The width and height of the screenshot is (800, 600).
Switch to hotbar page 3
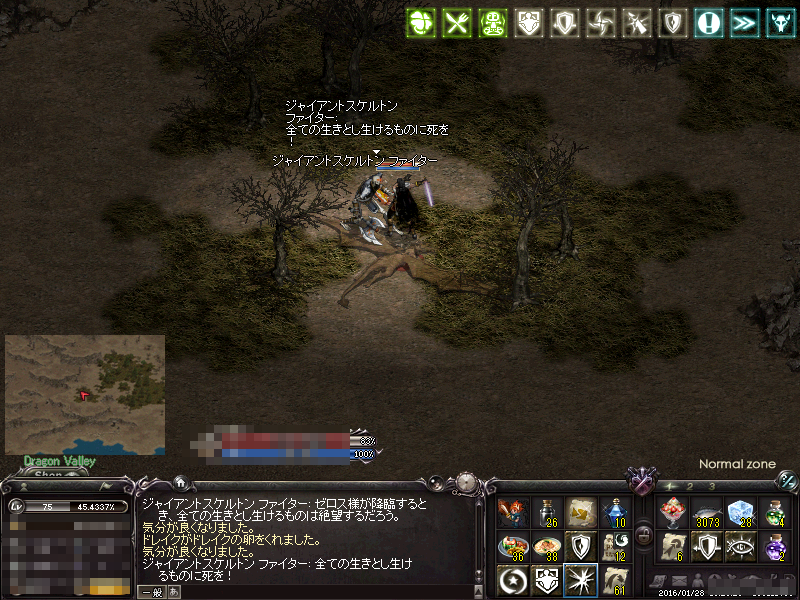(x=711, y=486)
